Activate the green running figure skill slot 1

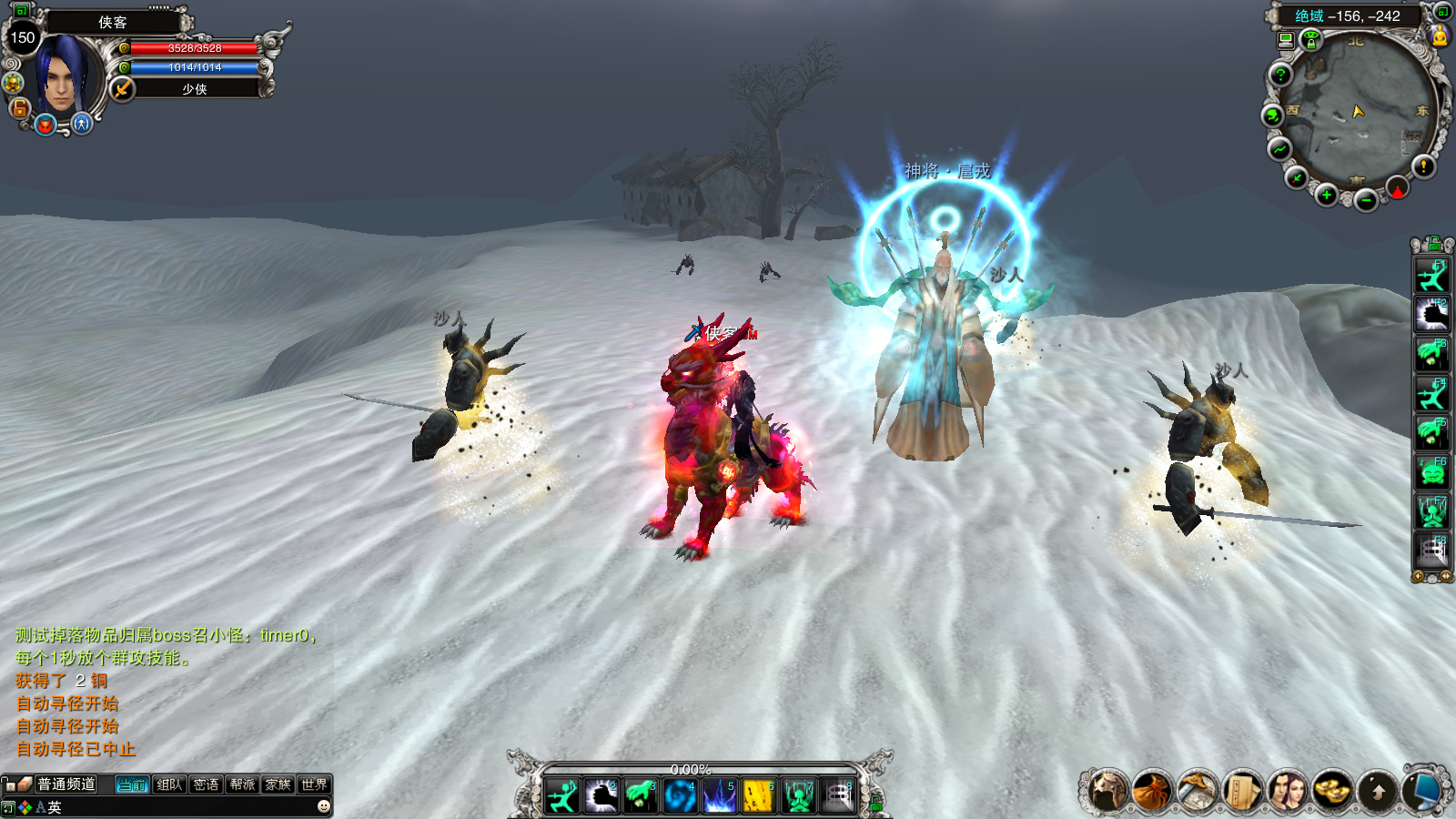click(x=562, y=796)
